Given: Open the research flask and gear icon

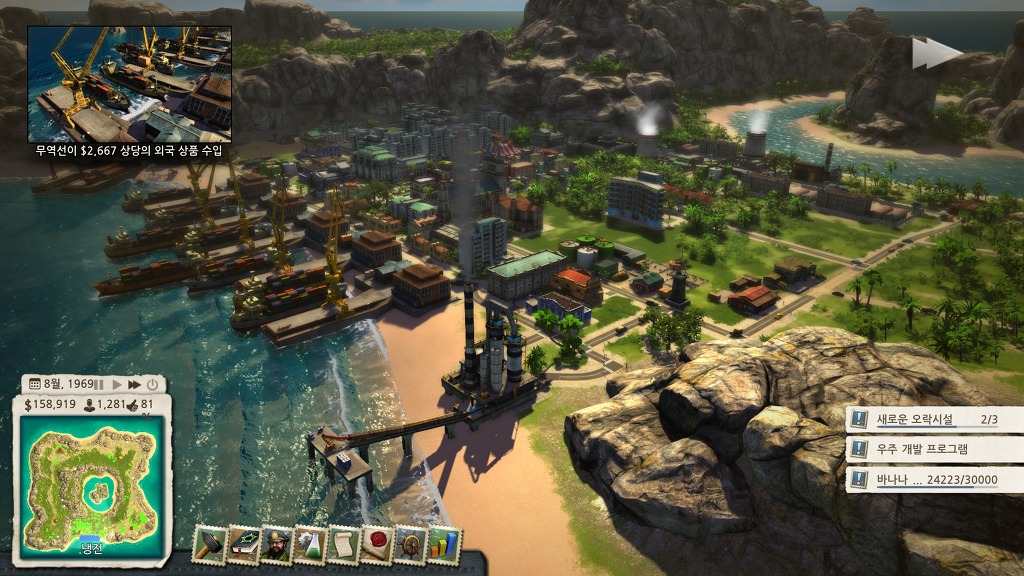Looking at the screenshot, I should (x=310, y=543).
